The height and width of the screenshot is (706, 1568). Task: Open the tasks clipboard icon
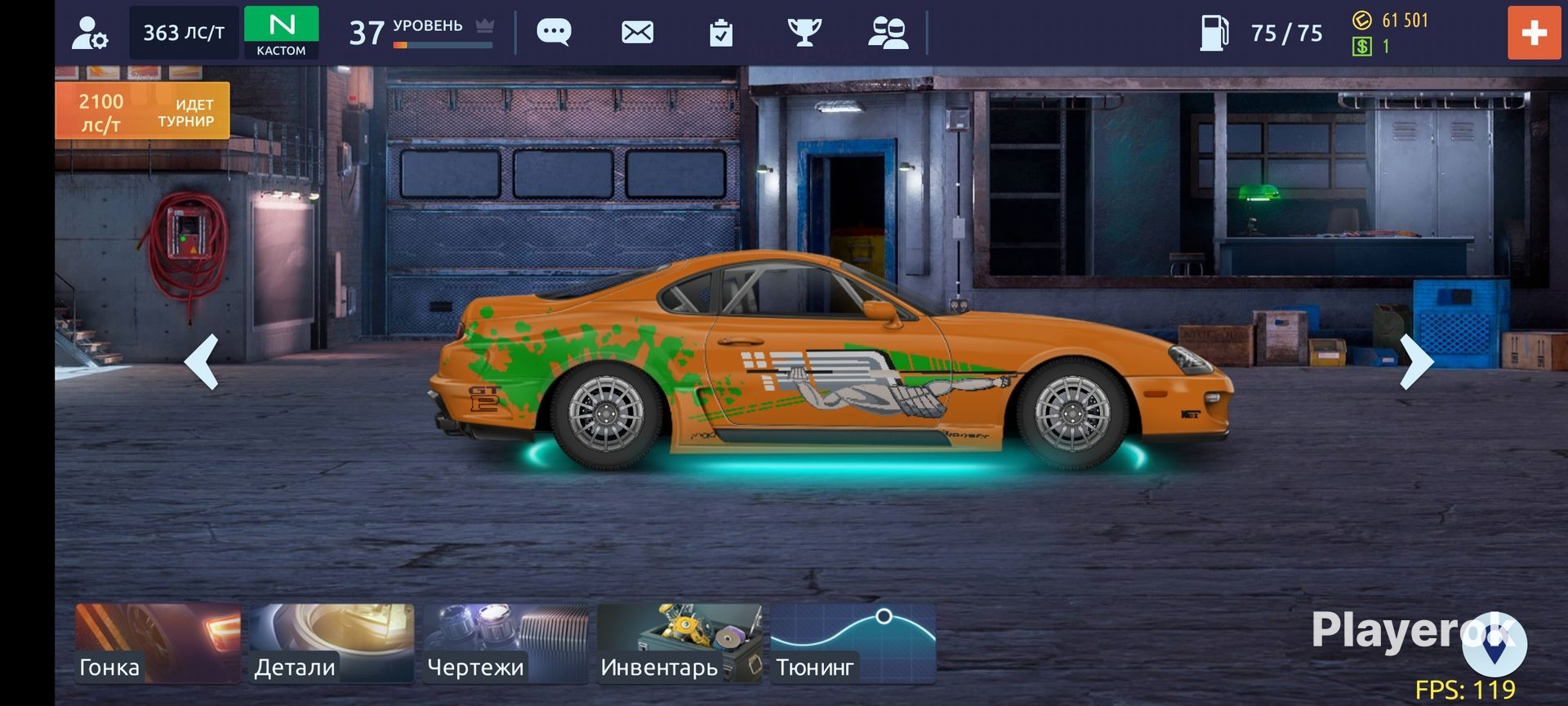coord(721,33)
